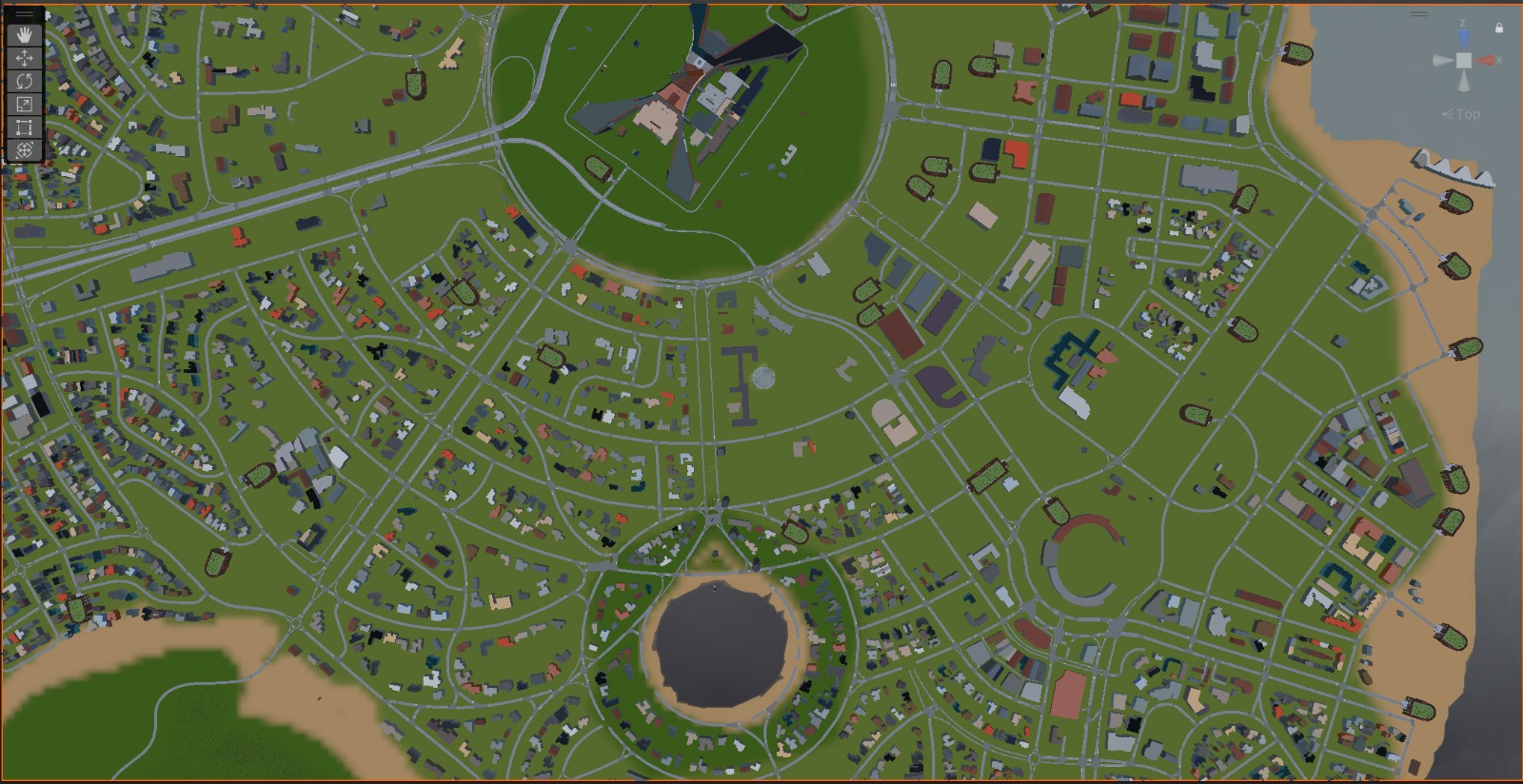This screenshot has width=1523, height=784.
Task: Choose the rotate tool with circular arrows
Action: pyautogui.click(x=25, y=81)
